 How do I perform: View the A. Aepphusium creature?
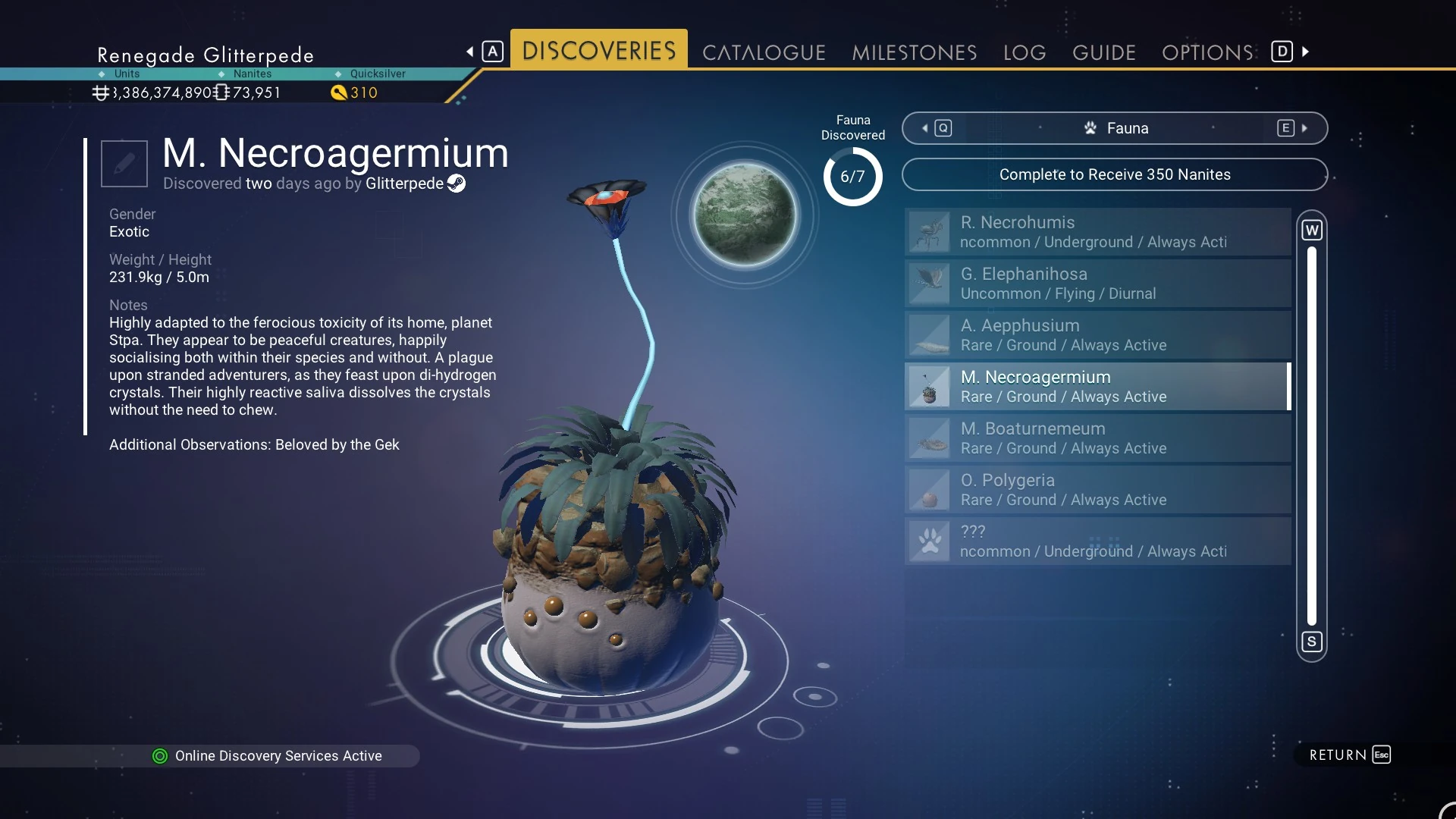[x=1097, y=335]
